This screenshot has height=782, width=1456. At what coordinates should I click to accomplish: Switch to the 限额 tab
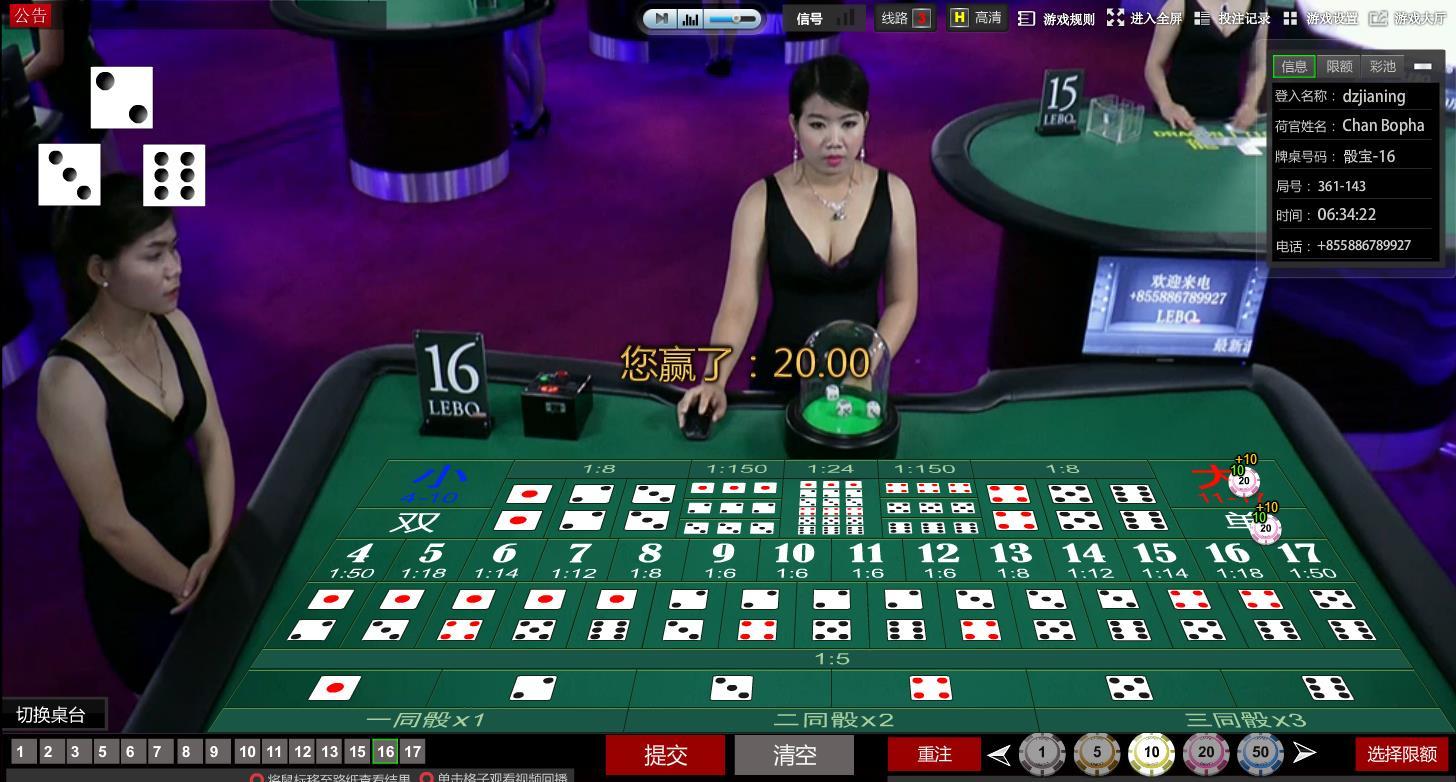[1339, 66]
